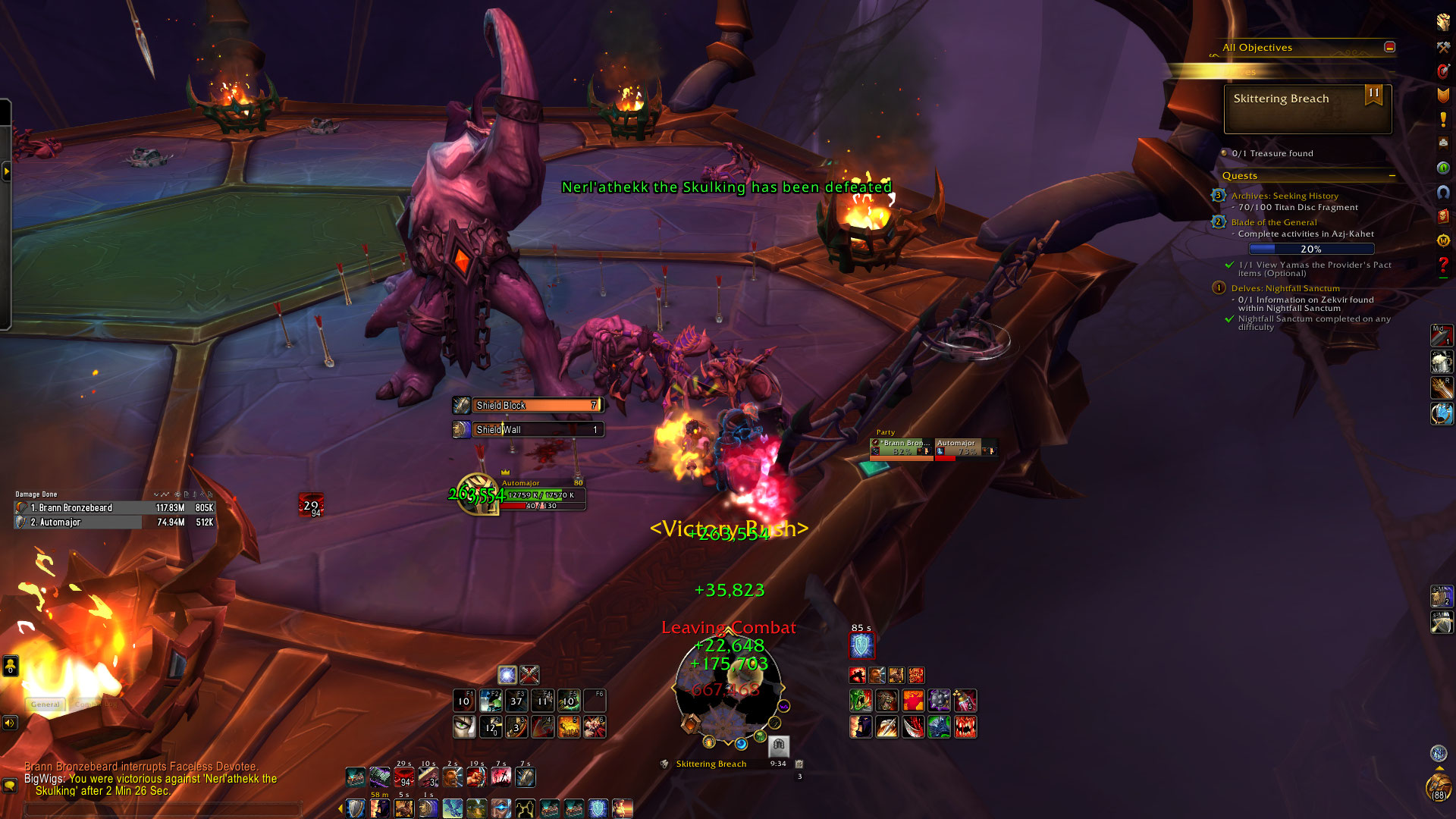Target the Brann Bronzebeard party frame
The width and height of the screenshot is (1456, 819).
tap(901, 447)
